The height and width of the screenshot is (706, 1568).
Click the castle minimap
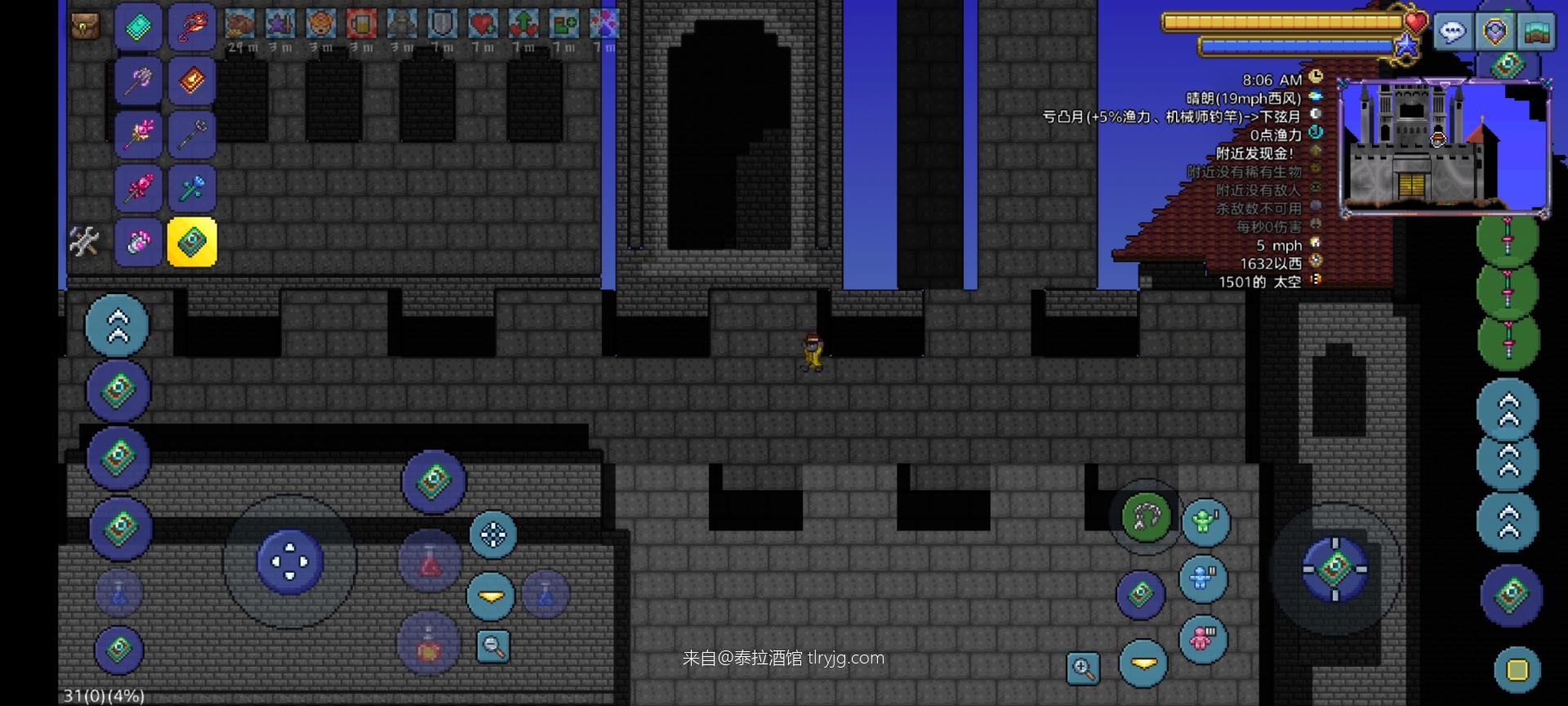tap(1444, 149)
